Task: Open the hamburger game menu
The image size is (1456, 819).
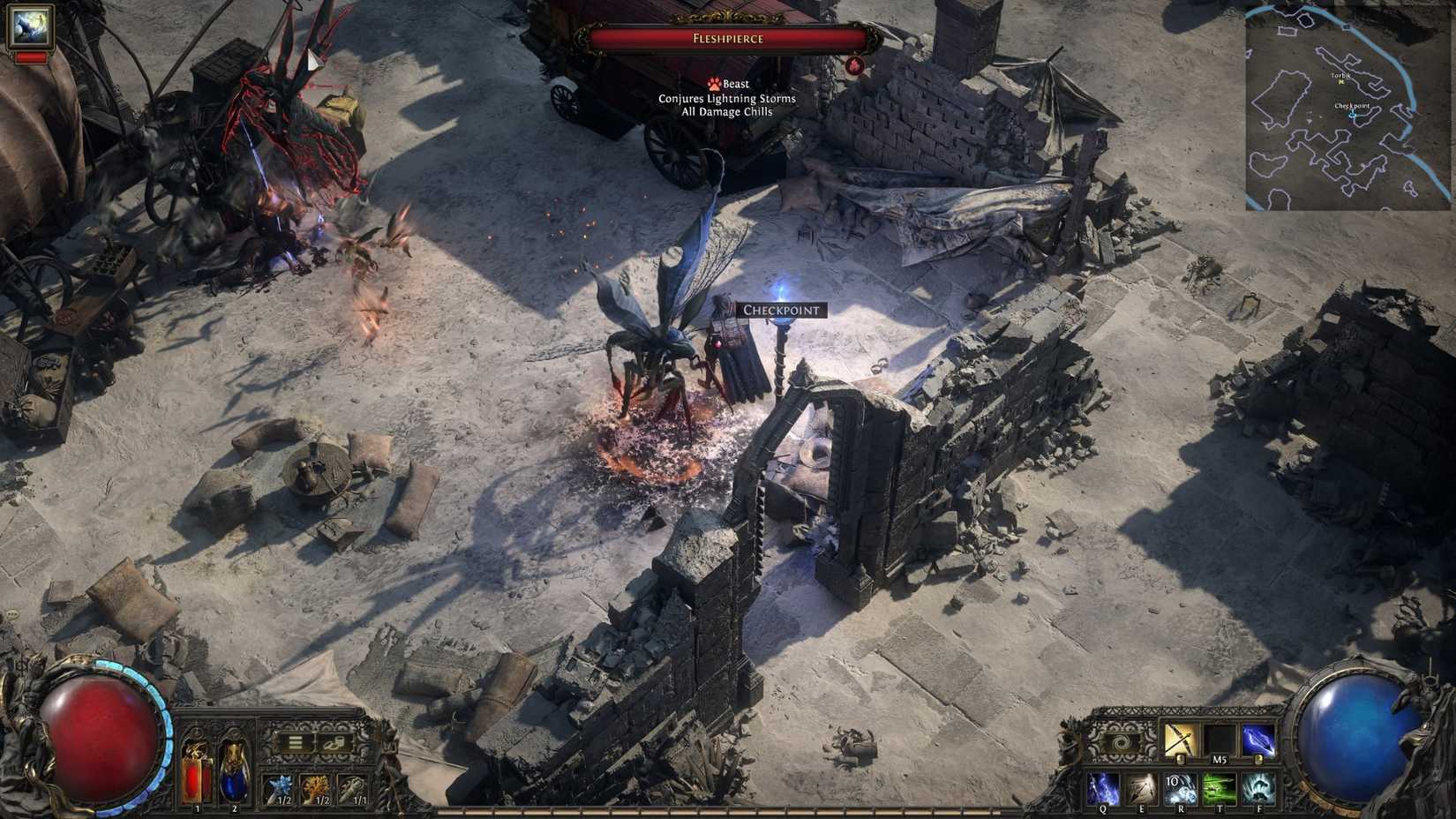Action: coord(296,742)
